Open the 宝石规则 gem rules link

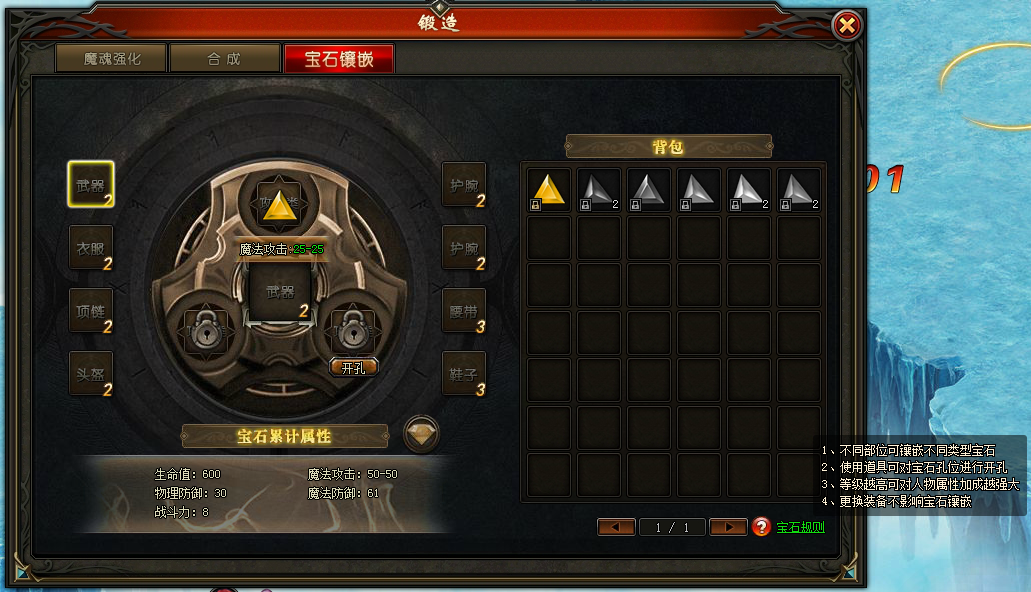(x=801, y=527)
